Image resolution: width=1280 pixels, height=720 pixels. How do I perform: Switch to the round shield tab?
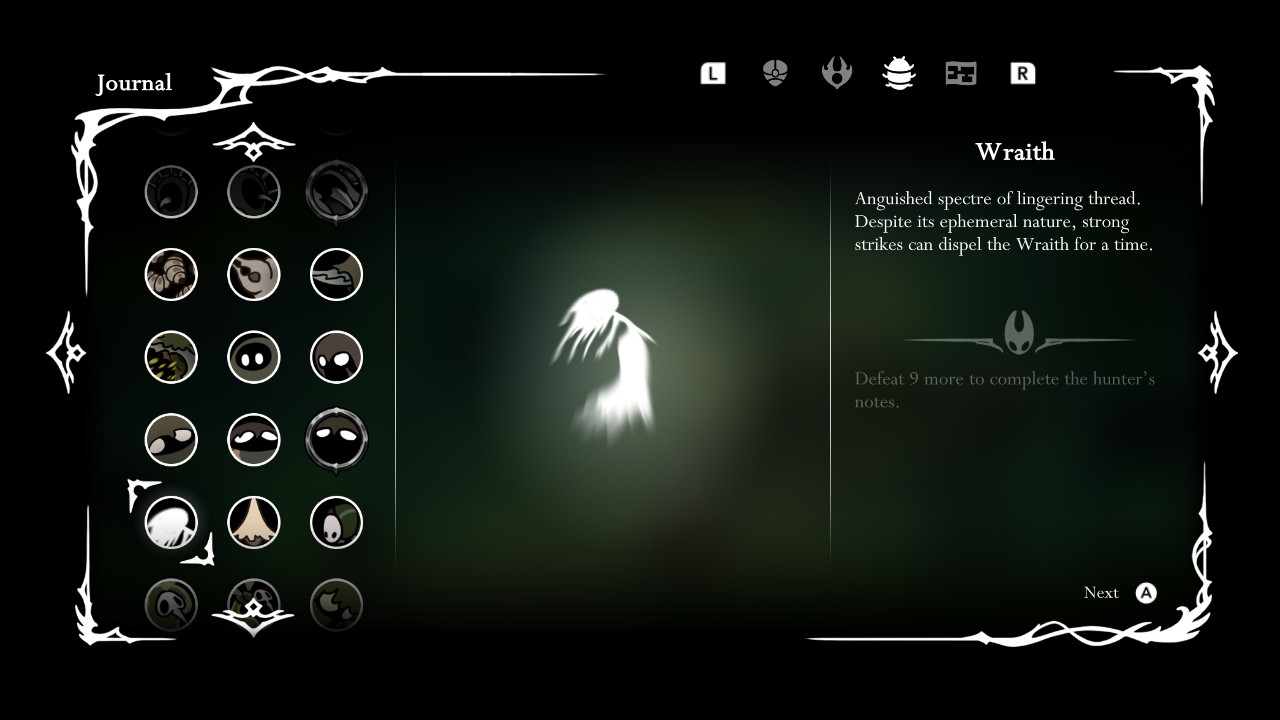click(x=775, y=73)
